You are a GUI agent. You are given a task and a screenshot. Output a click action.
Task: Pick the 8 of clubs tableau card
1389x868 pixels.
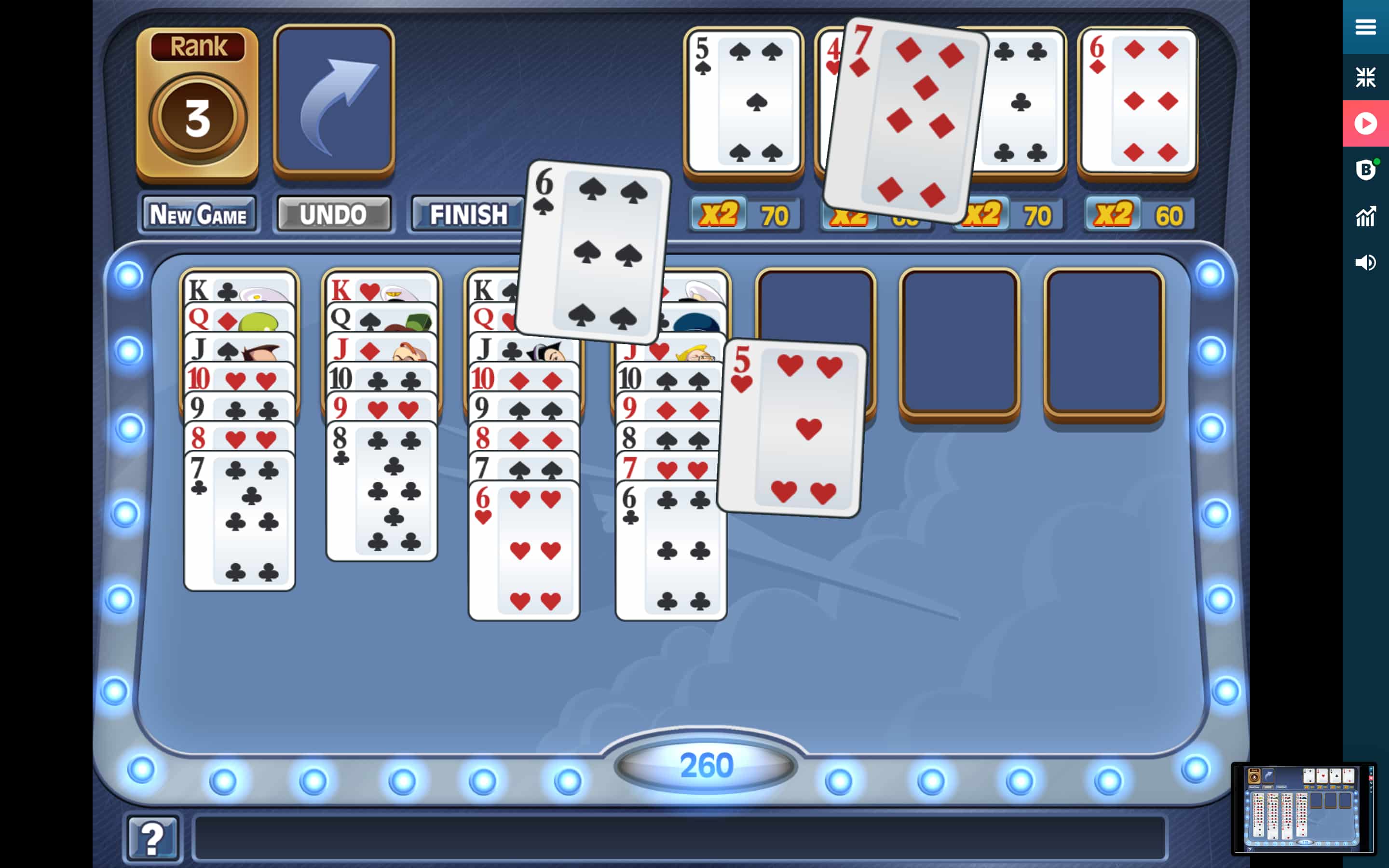pyautogui.click(x=381, y=491)
